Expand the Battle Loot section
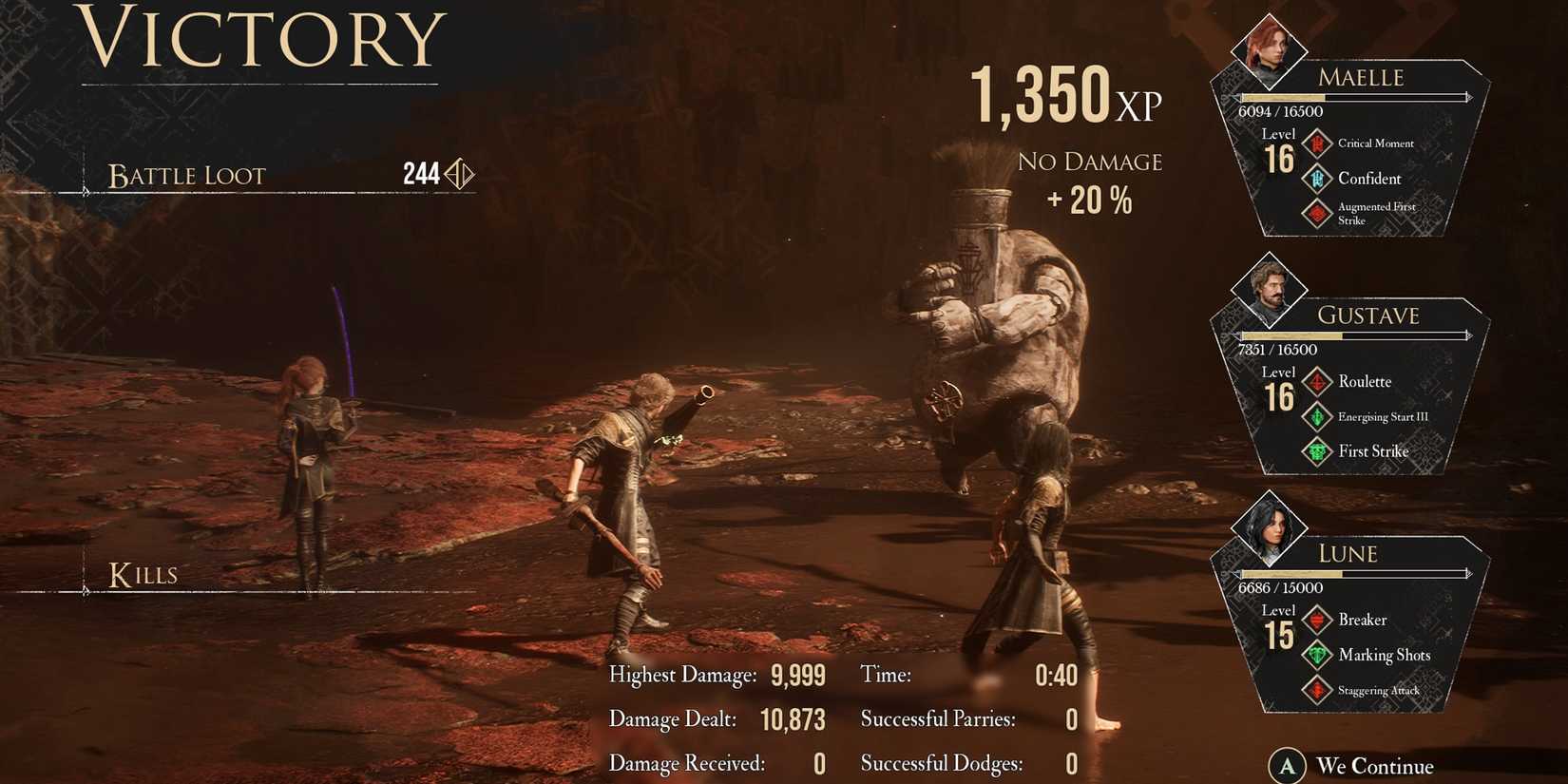The width and height of the screenshot is (1568, 784). coord(185,174)
